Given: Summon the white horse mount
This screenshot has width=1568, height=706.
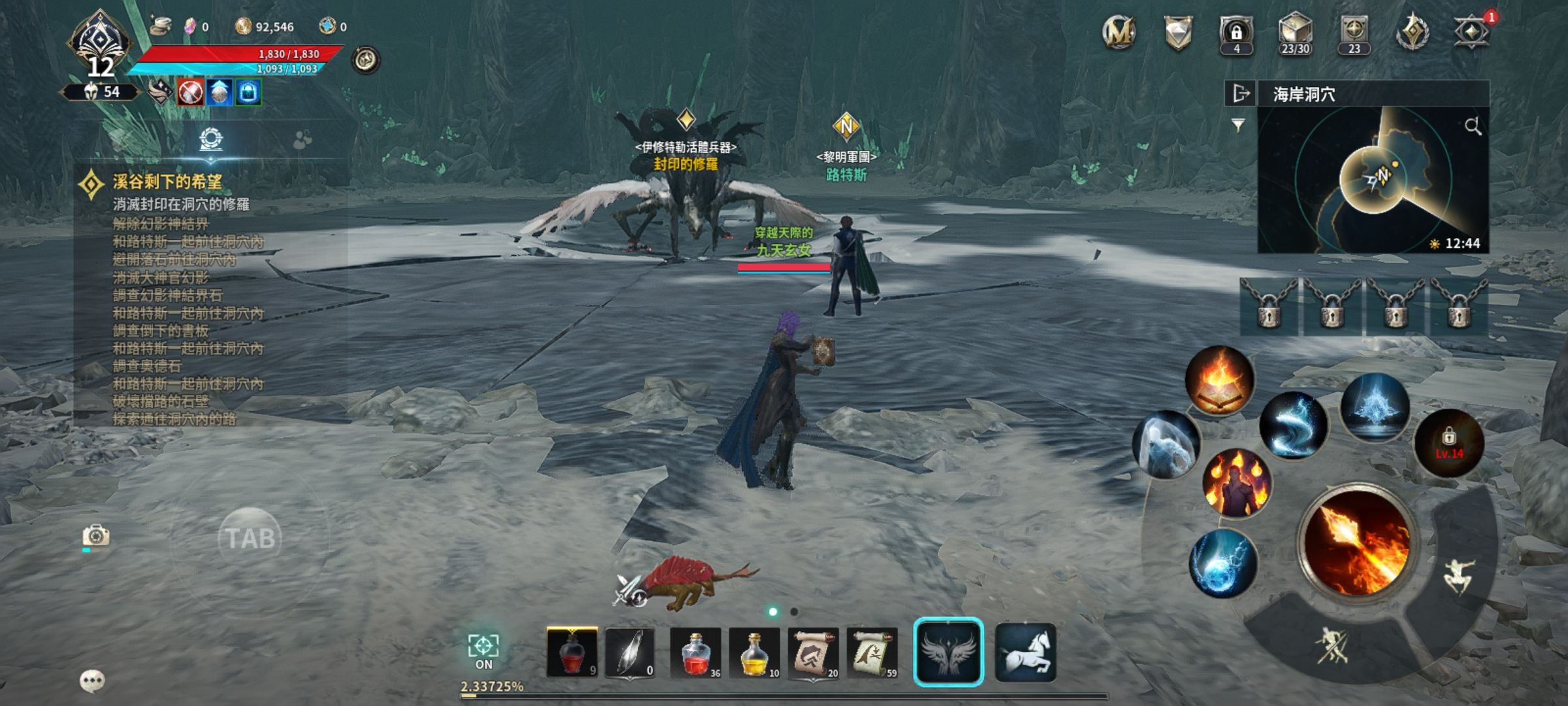Looking at the screenshot, I should [1025, 652].
